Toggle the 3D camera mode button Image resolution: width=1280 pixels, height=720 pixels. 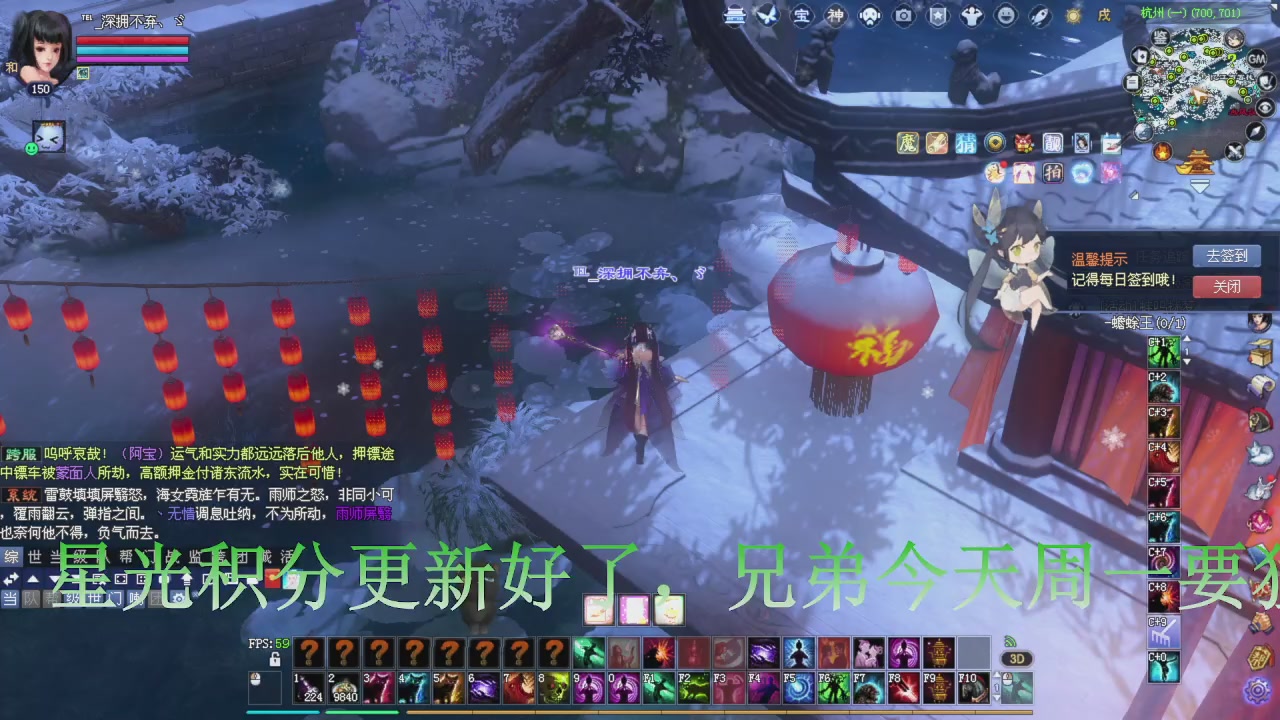click(x=1017, y=659)
